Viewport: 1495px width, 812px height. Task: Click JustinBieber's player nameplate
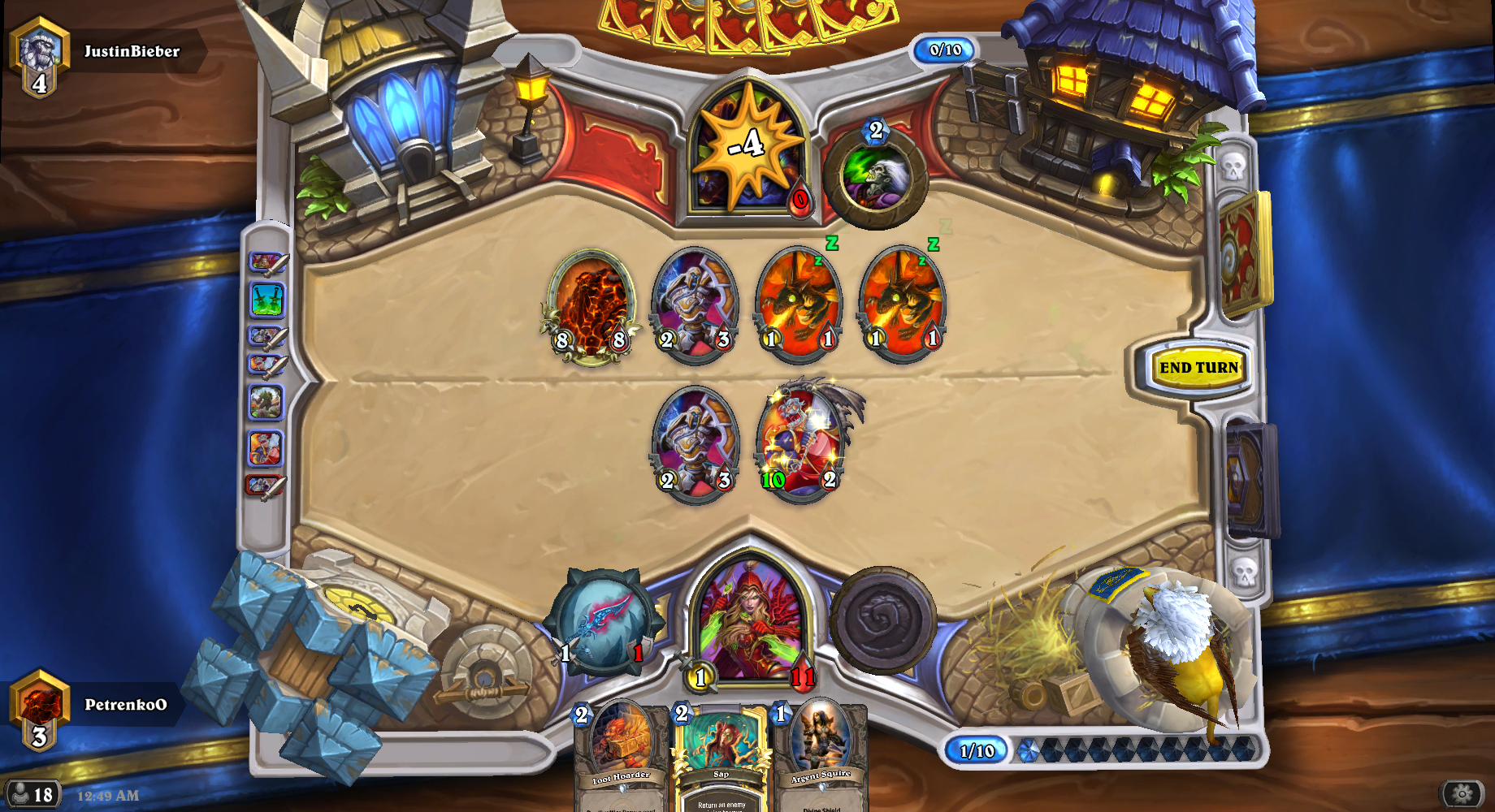point(131,51)
